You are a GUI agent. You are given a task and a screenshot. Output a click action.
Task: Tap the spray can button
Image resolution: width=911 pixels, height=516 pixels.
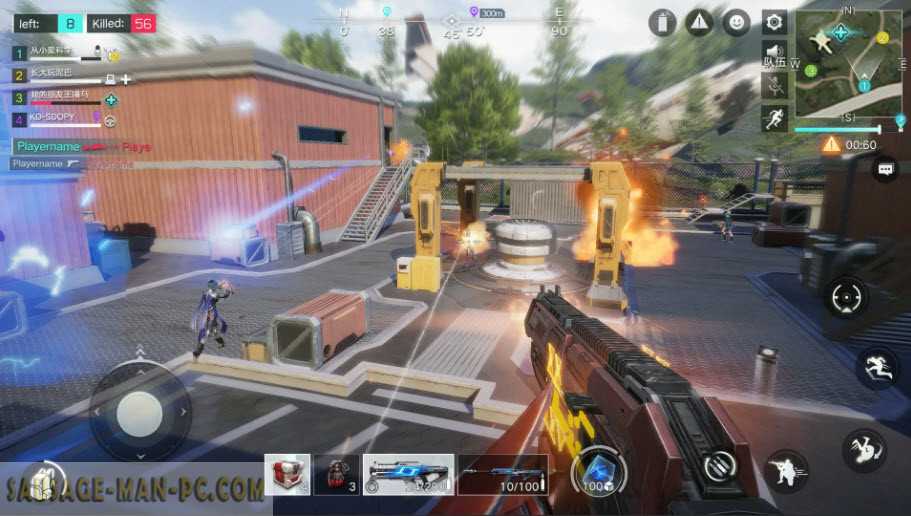[662, 22]
